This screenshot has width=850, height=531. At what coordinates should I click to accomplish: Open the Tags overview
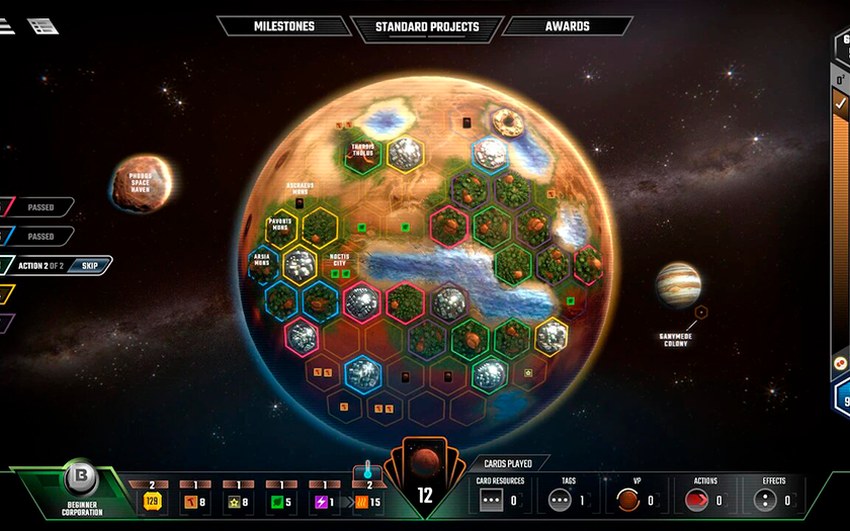[x=566, y=499]
